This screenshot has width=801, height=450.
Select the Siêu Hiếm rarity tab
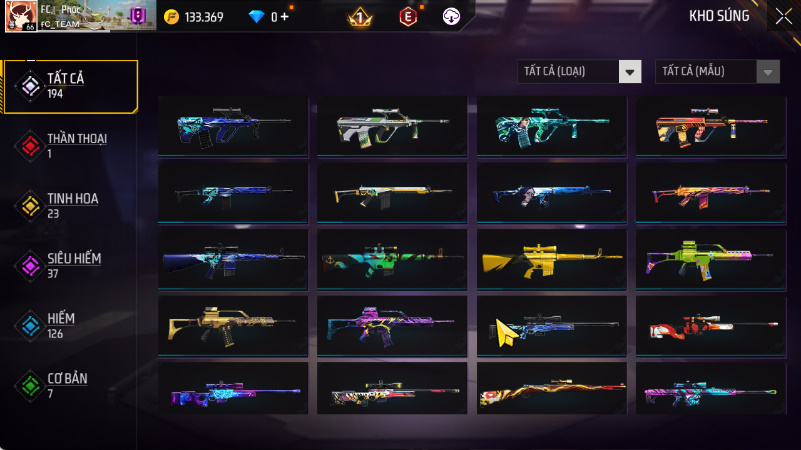tap(70, 265)
